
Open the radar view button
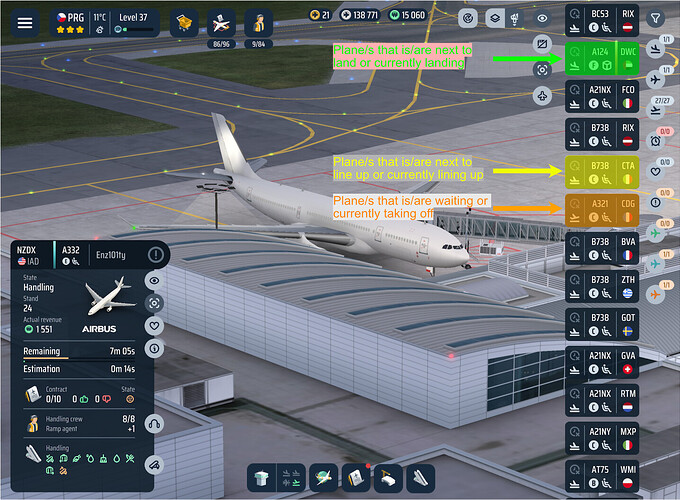tap(468, 18)
